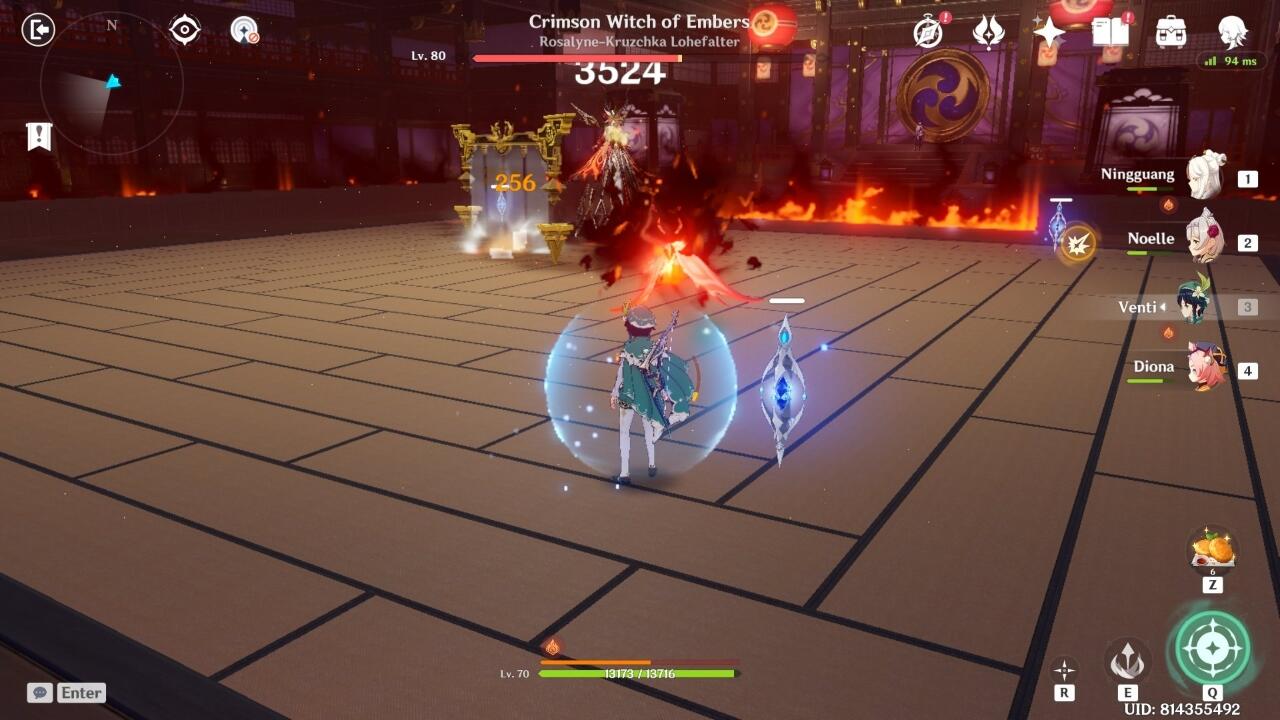This screenshot has height=720, width=1280.
Task: Switch to Noelle in the party
Action: pyautogui.click(x=1205, y=241)
